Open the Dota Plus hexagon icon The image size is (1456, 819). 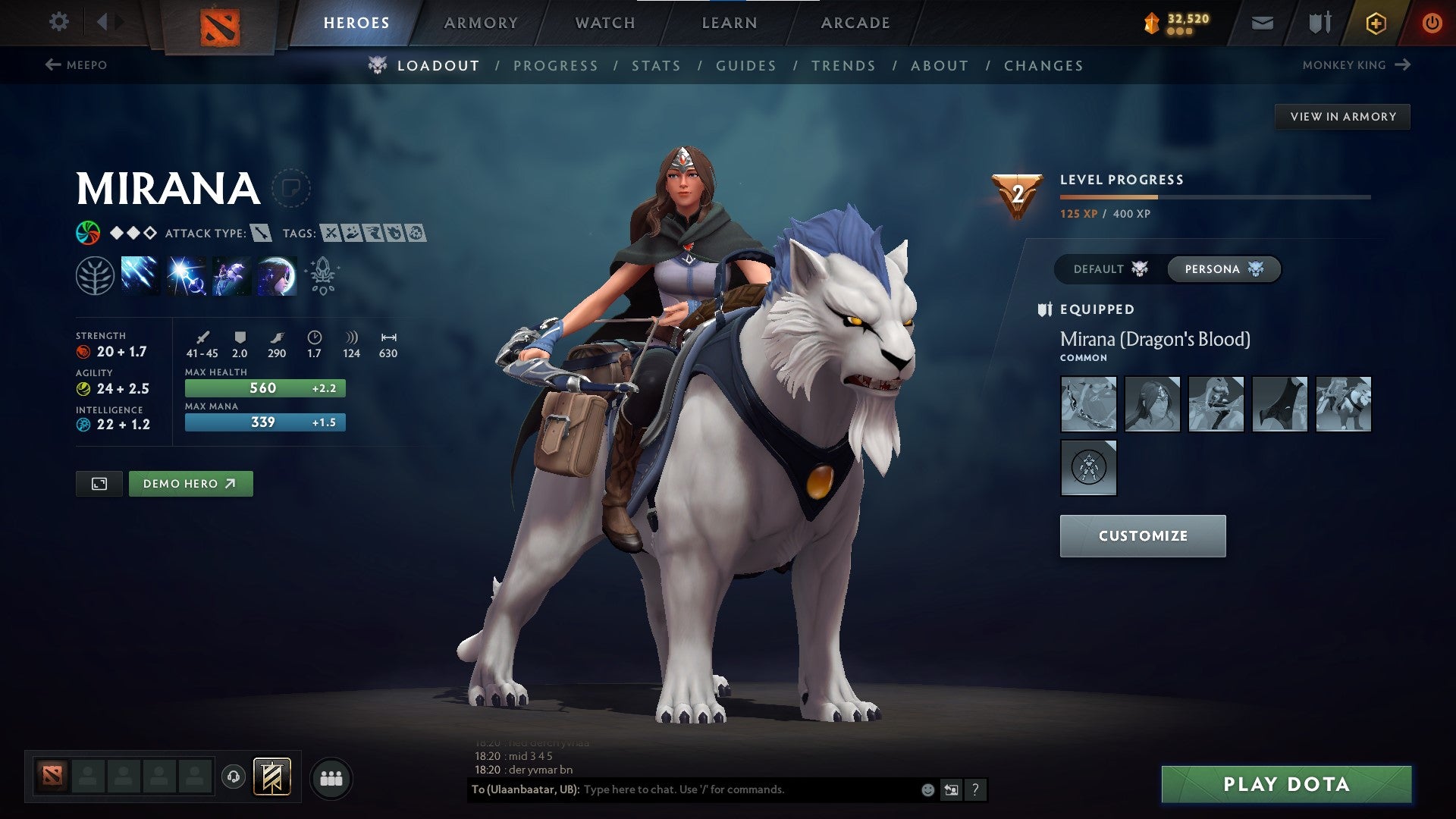coord(1375,22)
